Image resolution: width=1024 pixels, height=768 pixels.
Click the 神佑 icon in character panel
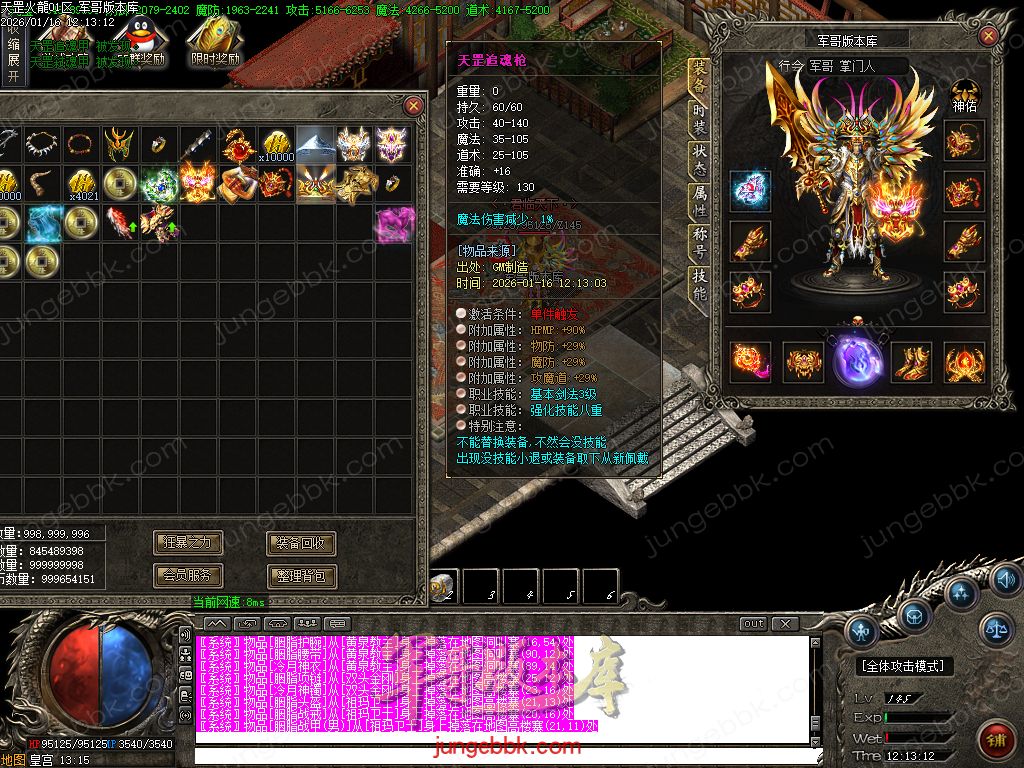[x=964, y=96]
